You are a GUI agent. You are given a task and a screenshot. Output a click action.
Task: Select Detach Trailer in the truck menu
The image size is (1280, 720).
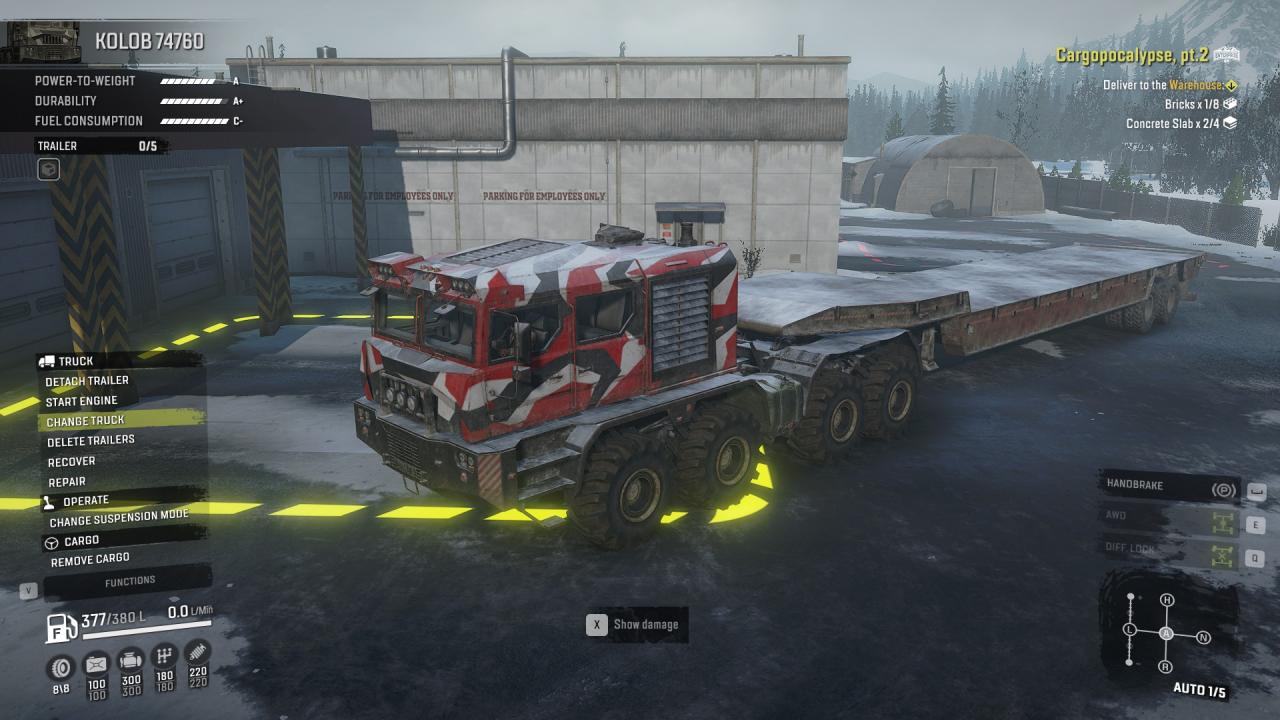(x=87, y=381)
